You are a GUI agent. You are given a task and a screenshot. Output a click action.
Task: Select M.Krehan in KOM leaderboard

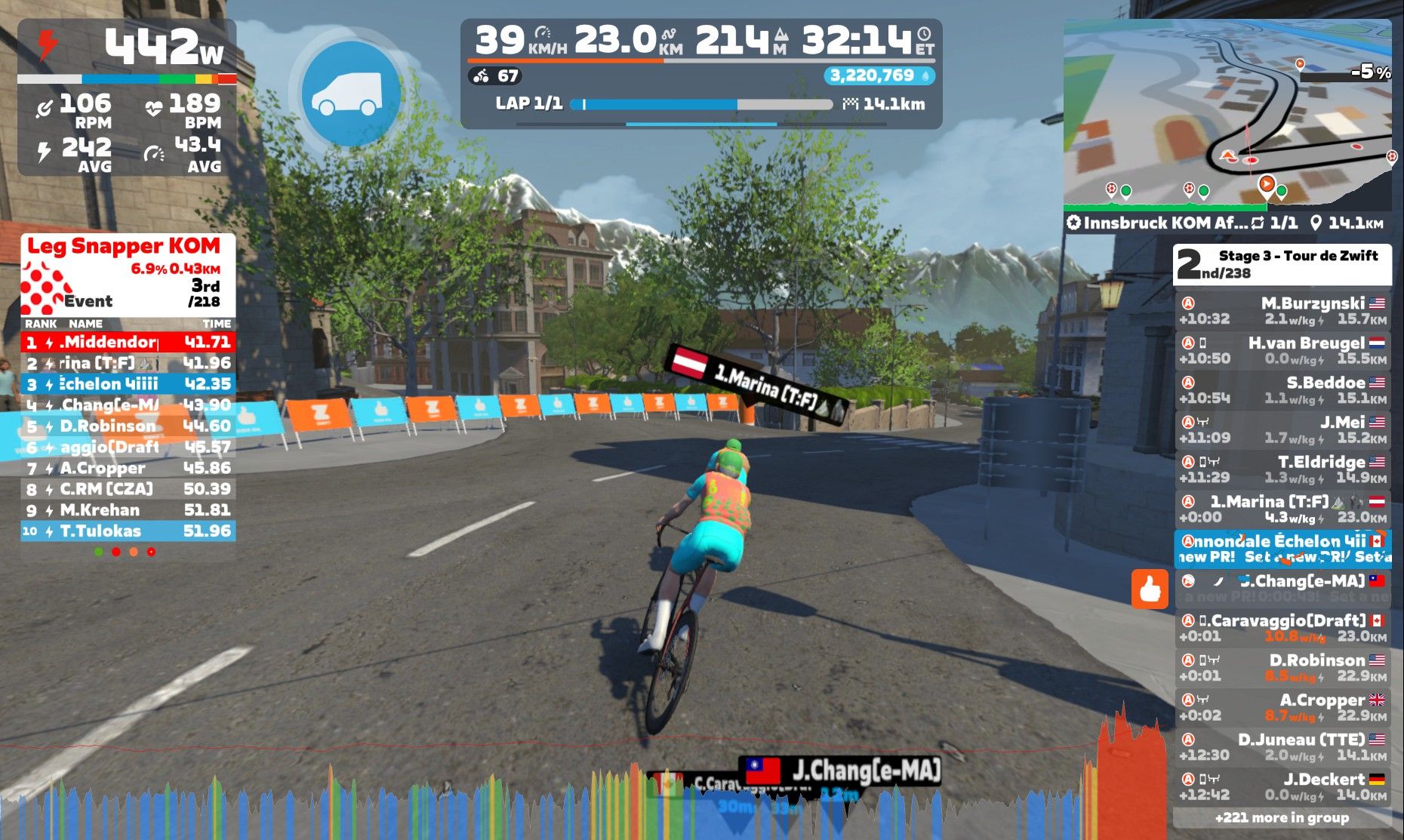(x=128, y=510)
